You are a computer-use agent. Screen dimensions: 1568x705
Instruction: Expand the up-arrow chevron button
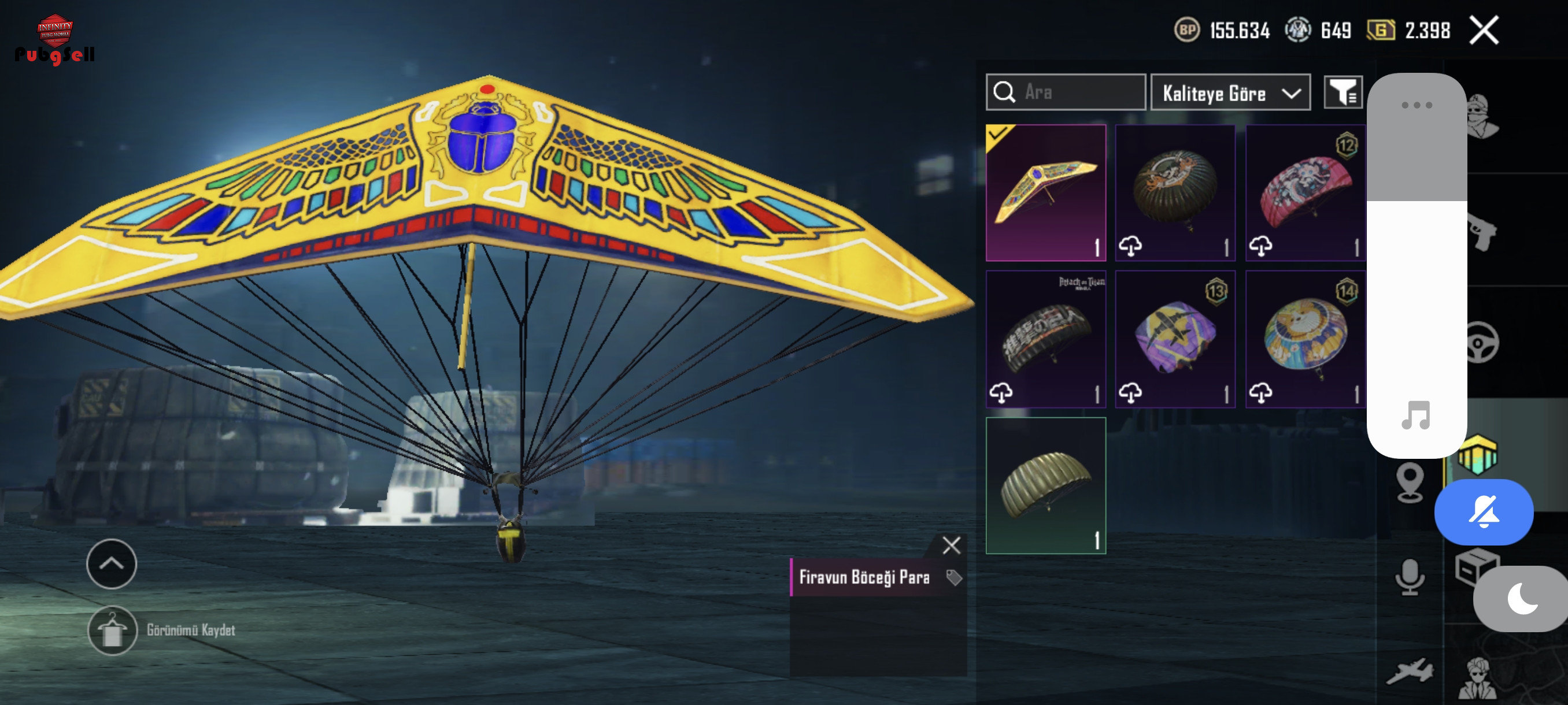tap(112, 564)
